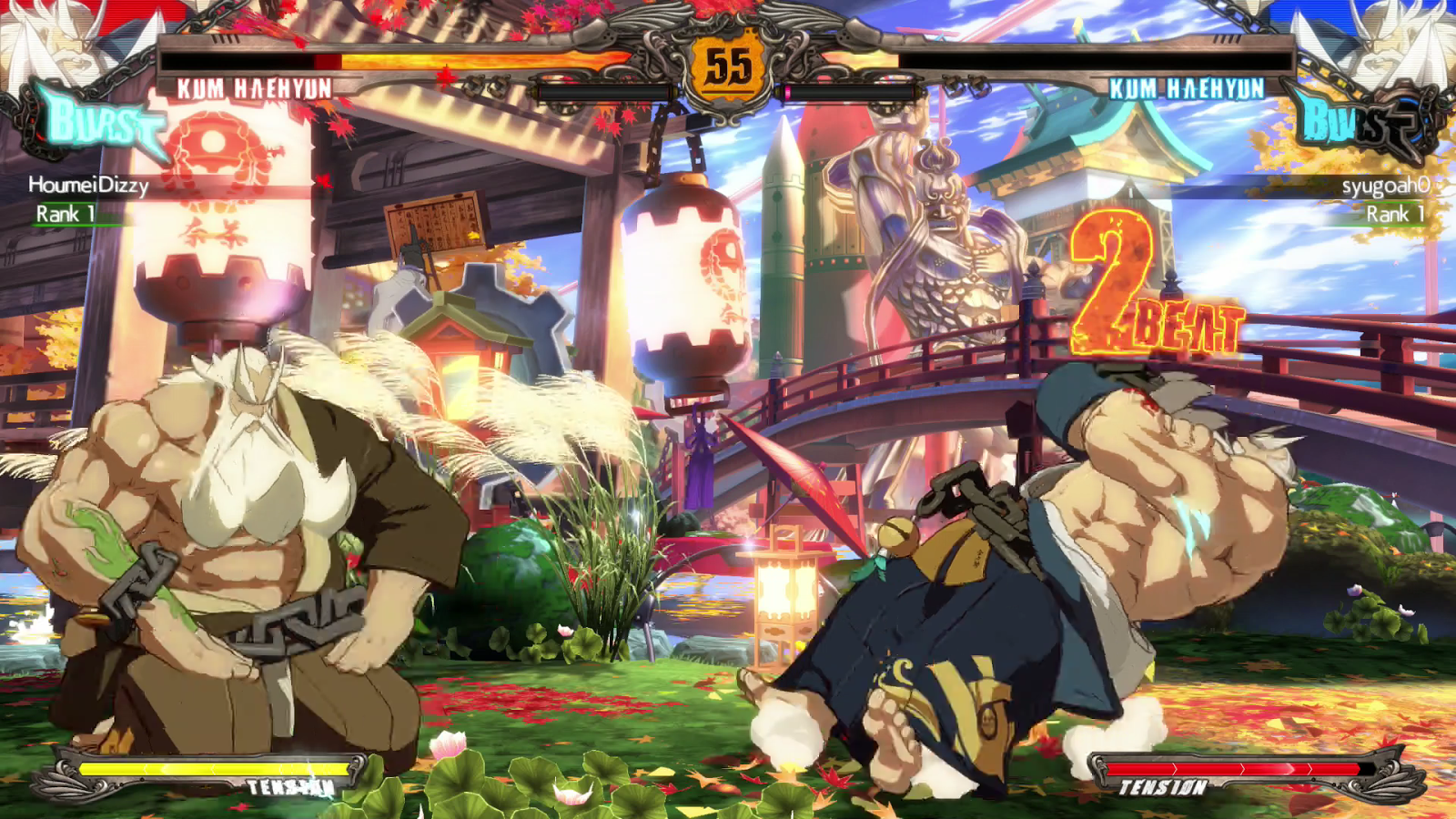This screenshot has width=1456, height=819.
Task: Click player one's Burst icon
Action: click(x=98, y=123)
